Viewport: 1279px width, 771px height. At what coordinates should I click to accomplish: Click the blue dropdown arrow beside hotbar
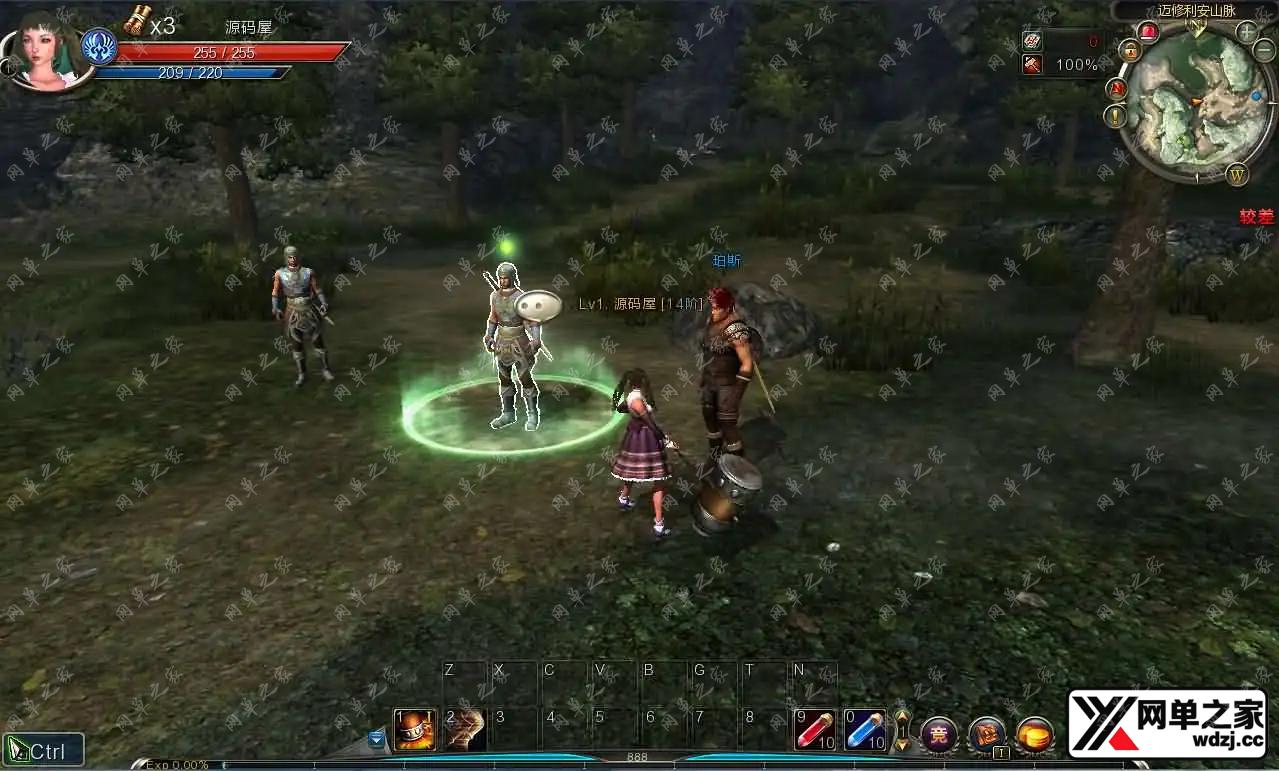pyautogui.click(x=377, y=739)
